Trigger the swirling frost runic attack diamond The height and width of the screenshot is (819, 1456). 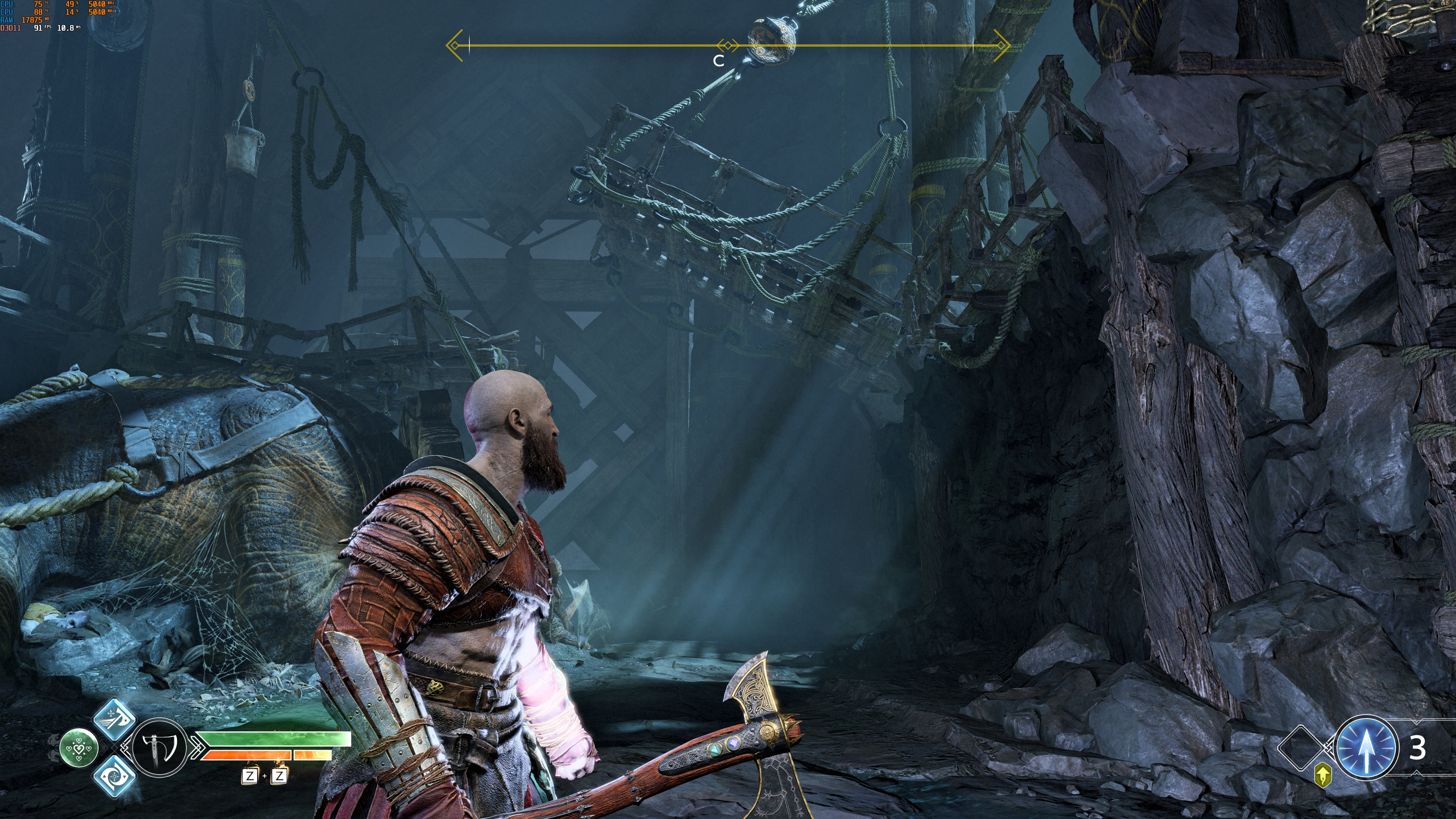pyautogui.click(x=114, y=775)
